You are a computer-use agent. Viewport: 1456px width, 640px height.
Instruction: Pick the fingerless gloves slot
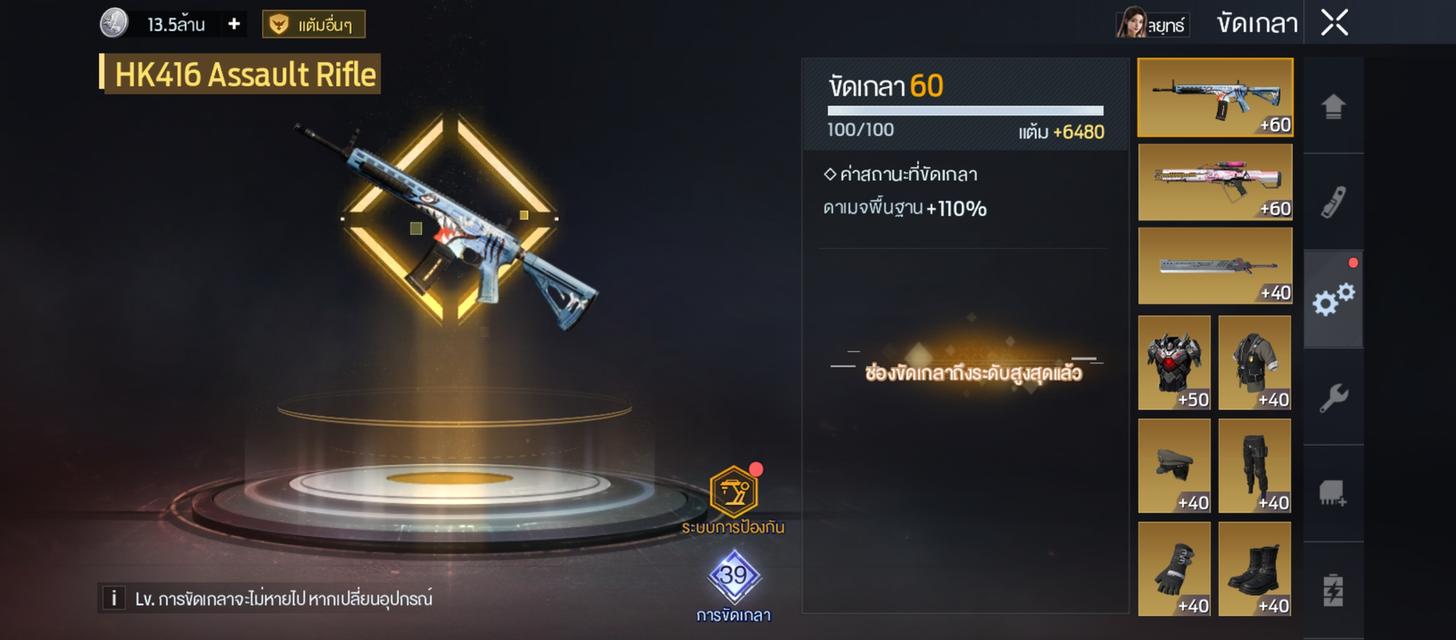coord(1174,568)
